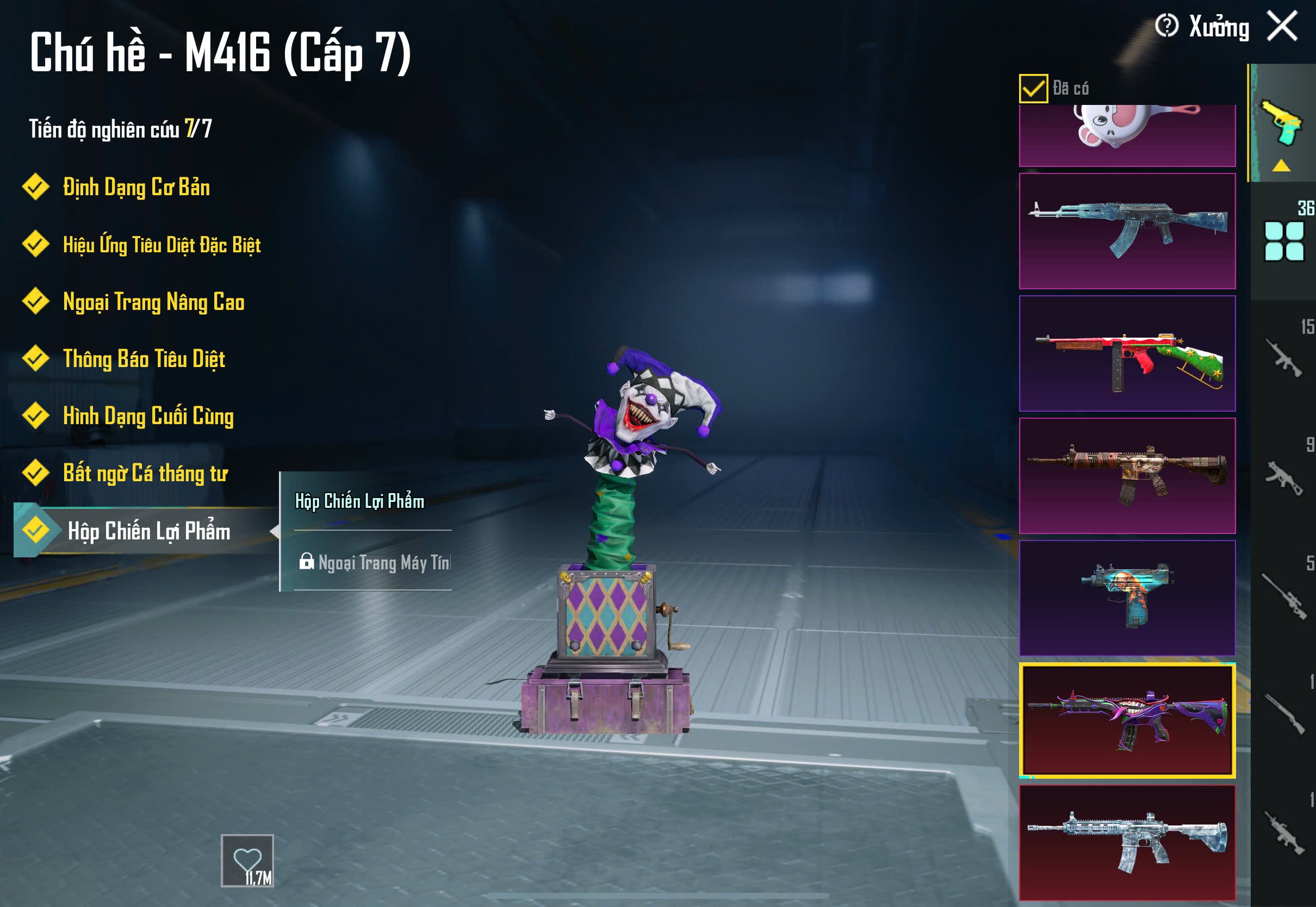Choose Hiệu Ứng Tiêu Diệt Đặc Biệt
The width and height of the screenshot is (1316, 907).
162,245
